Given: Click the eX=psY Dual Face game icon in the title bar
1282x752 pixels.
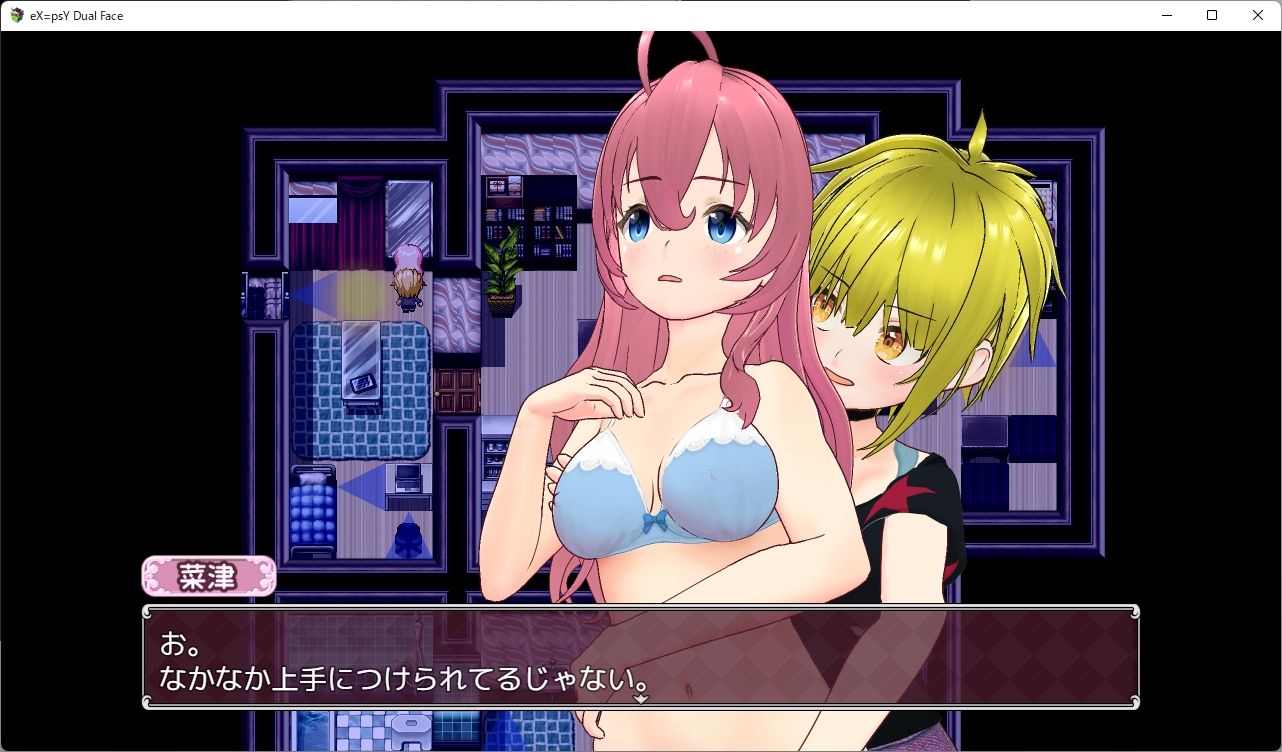Looking at the screenshot, I should coord(16,15).
